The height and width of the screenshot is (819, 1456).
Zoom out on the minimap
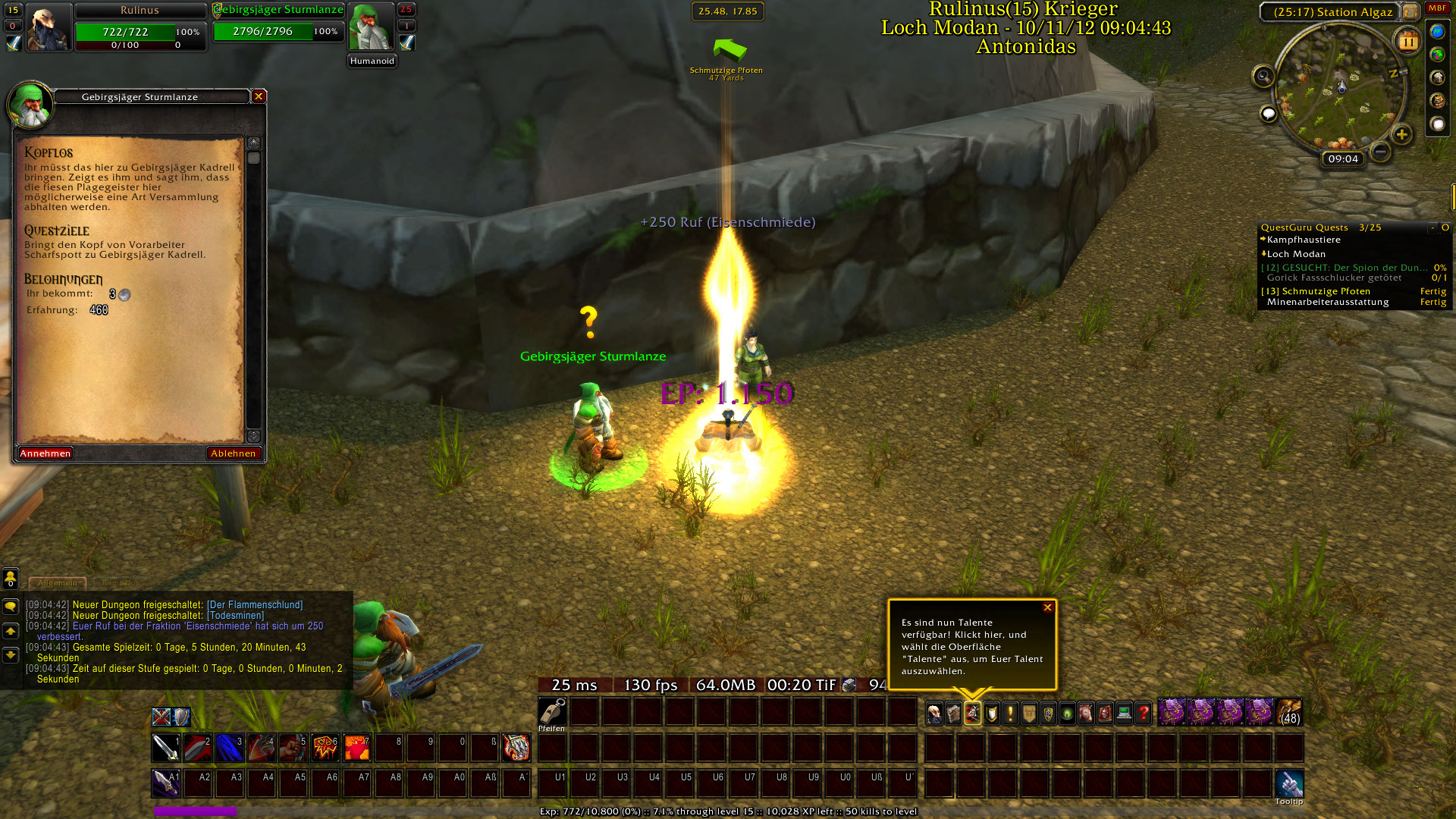tap(1381, 152)
